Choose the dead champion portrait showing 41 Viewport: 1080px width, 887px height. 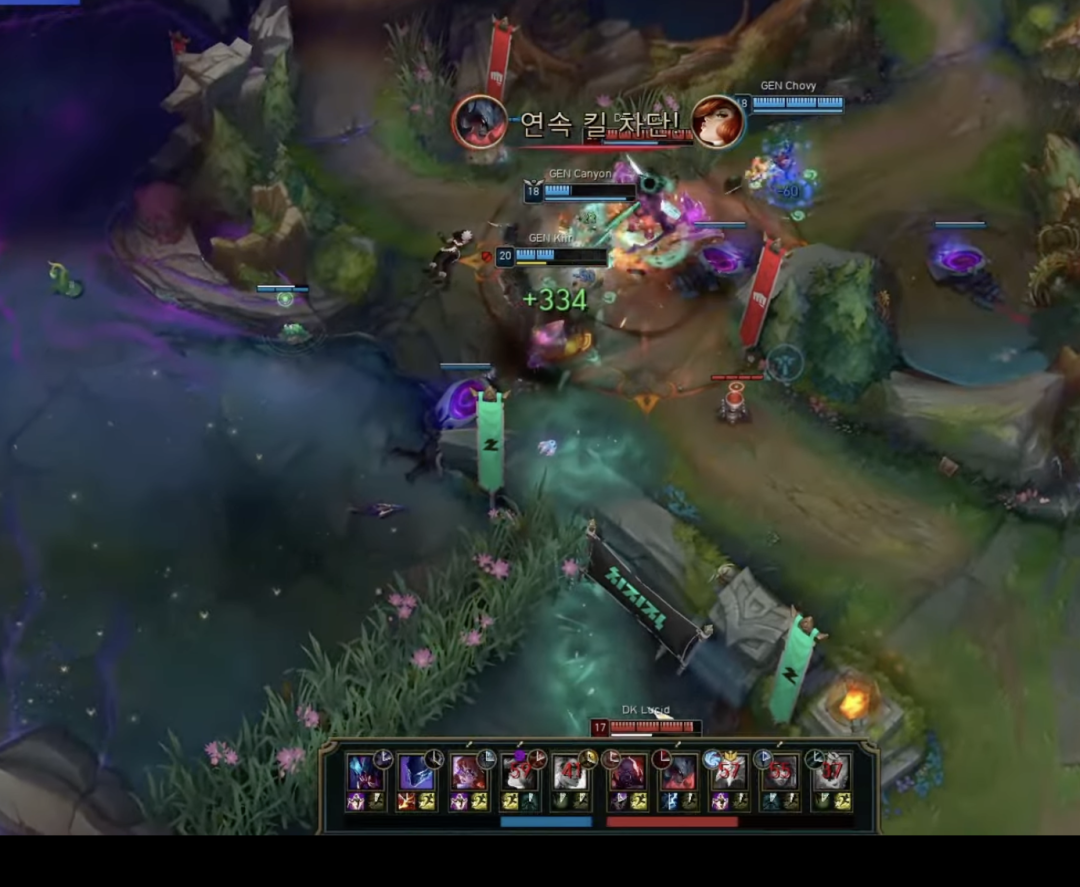[x=572, y=772]
